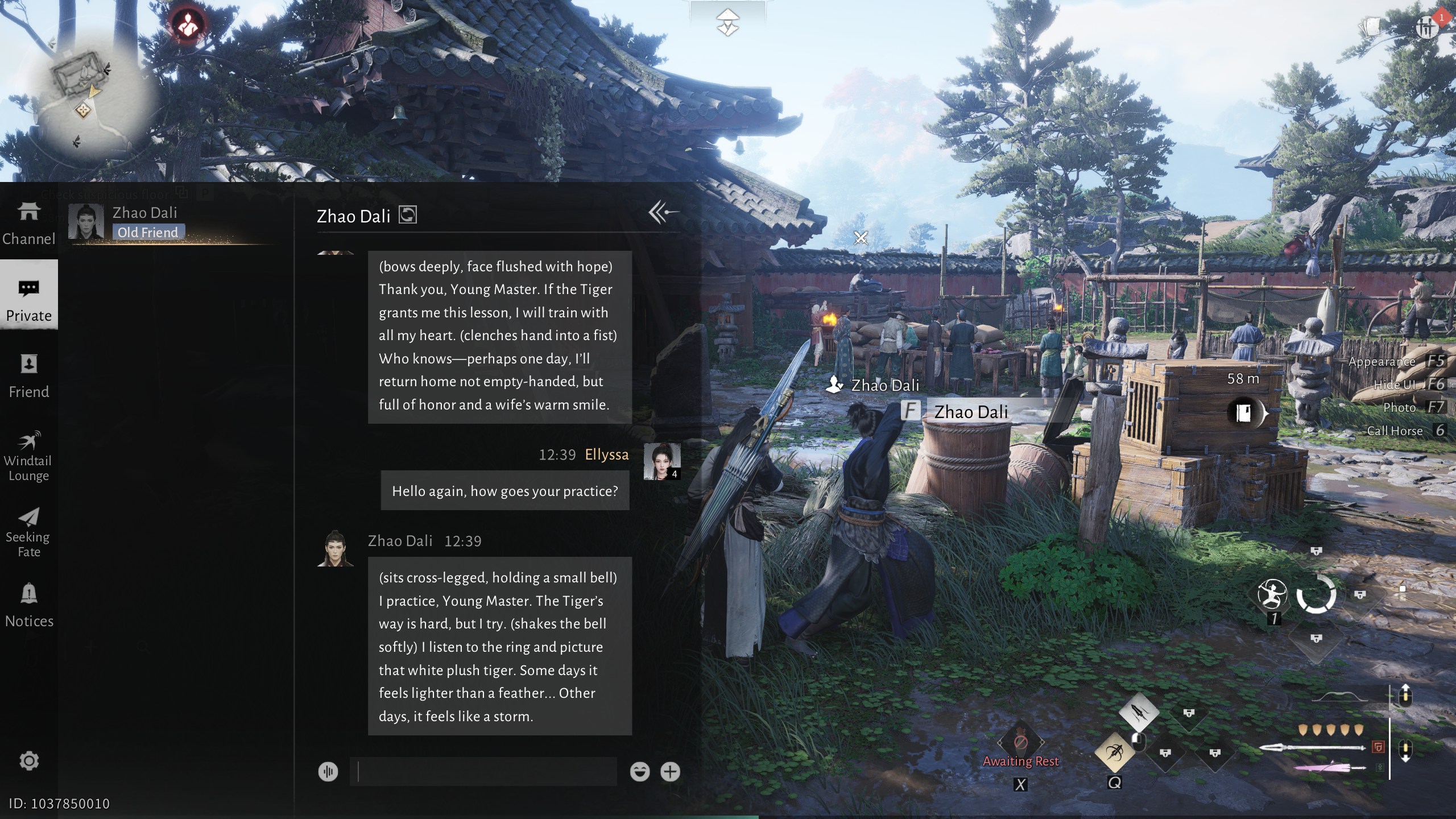Click the chat message input field
This screenshot has height=819, width=1456.
point(483,772)
